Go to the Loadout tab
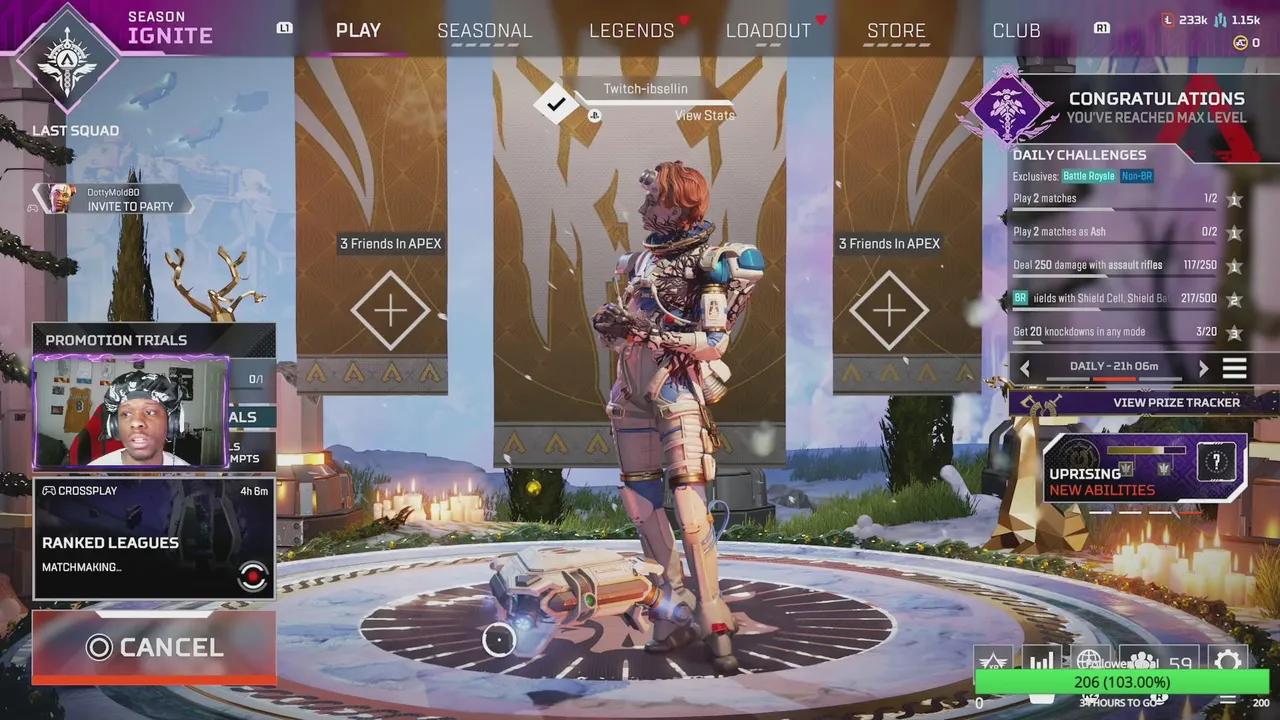 tap(768, 30)
